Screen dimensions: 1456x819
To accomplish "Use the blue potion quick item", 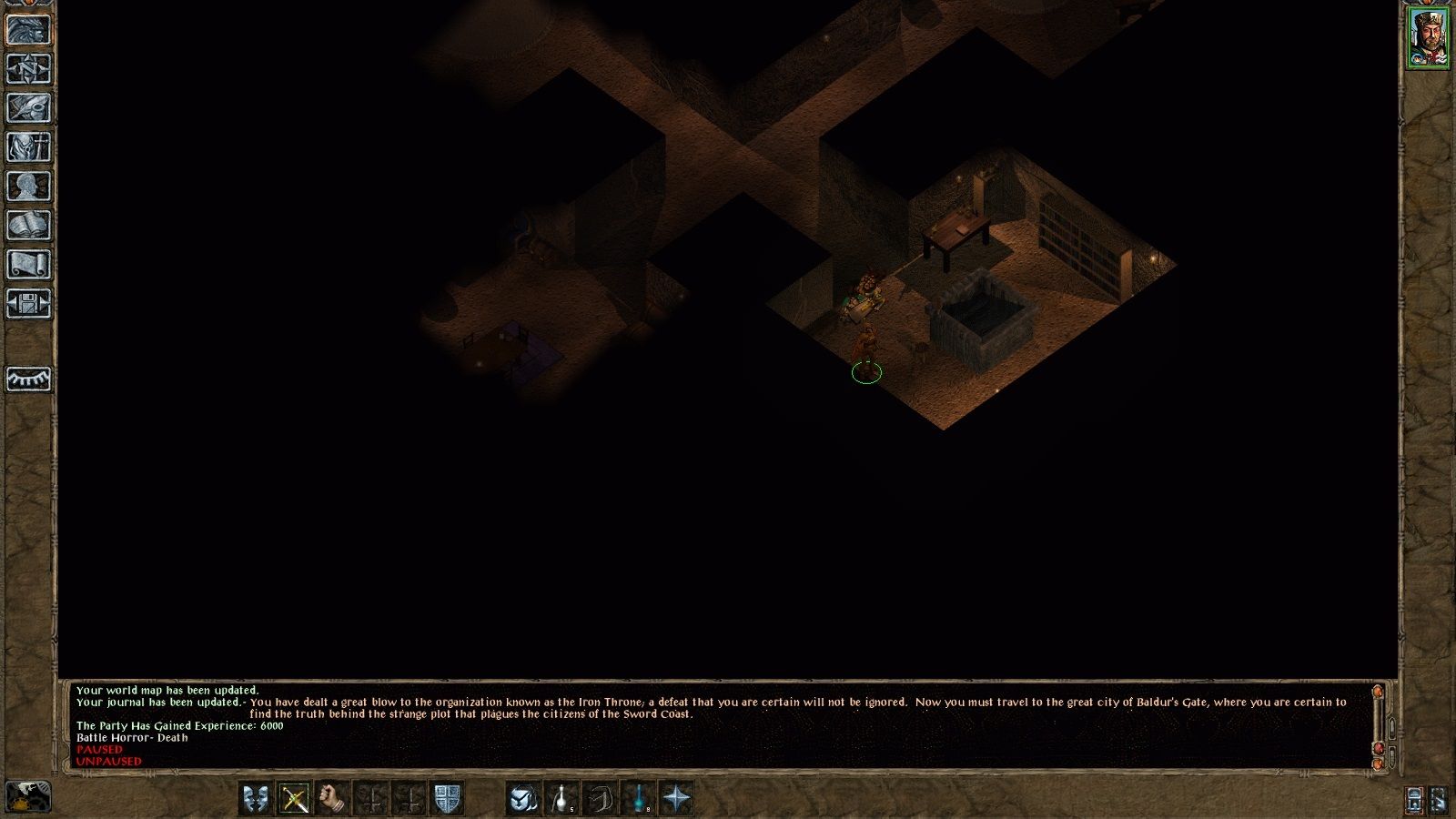I will coord(640,799).
